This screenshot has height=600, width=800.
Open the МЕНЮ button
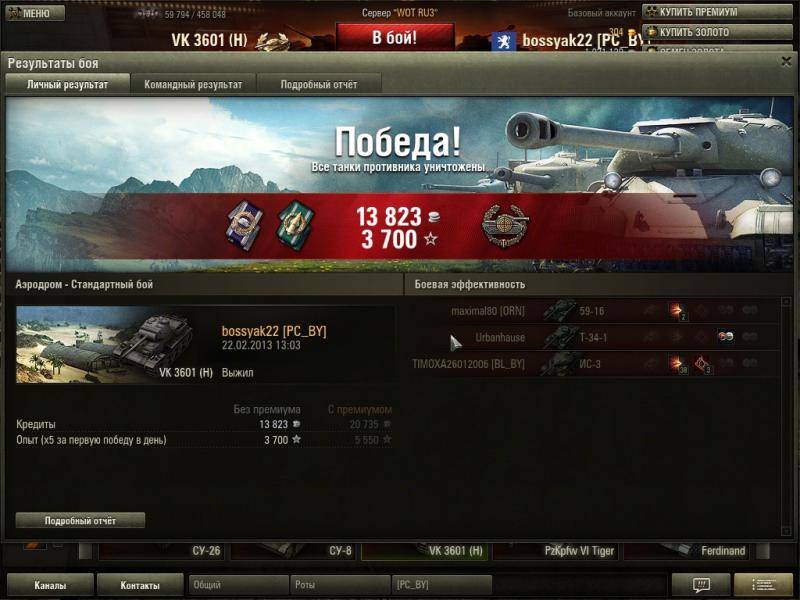pyautogui.click(x=35, y=13)
